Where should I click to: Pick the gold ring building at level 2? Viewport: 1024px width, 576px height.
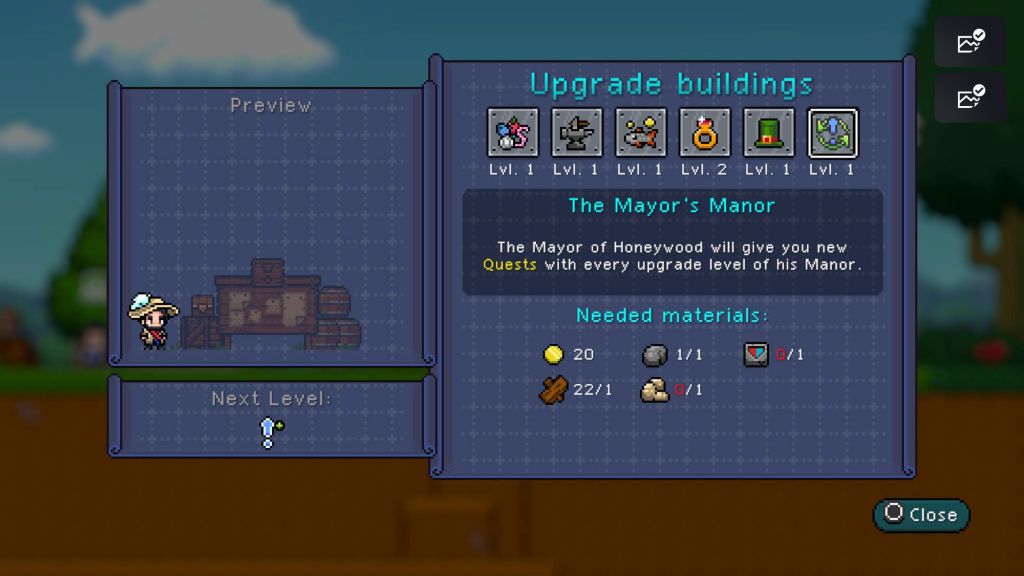pyautogui.click(x=705, y=133)
